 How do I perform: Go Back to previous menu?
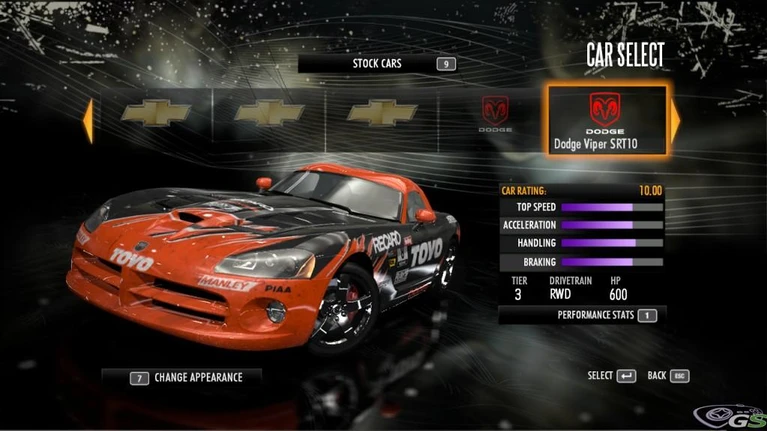point(668,376)
